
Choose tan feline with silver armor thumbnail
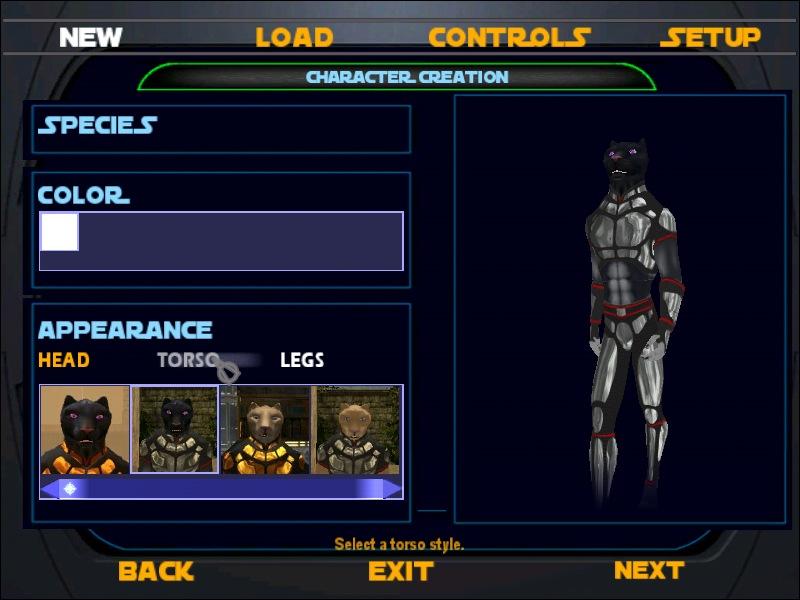coord(358,430)
